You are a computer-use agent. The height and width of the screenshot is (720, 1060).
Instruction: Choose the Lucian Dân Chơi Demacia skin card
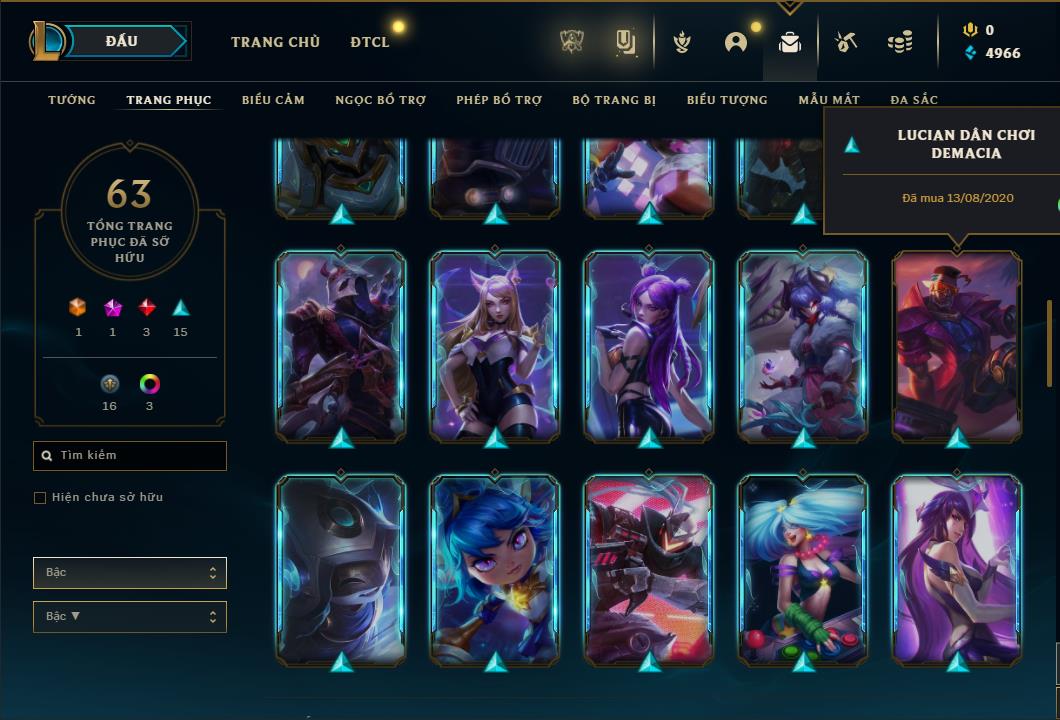tap(957, 345)
